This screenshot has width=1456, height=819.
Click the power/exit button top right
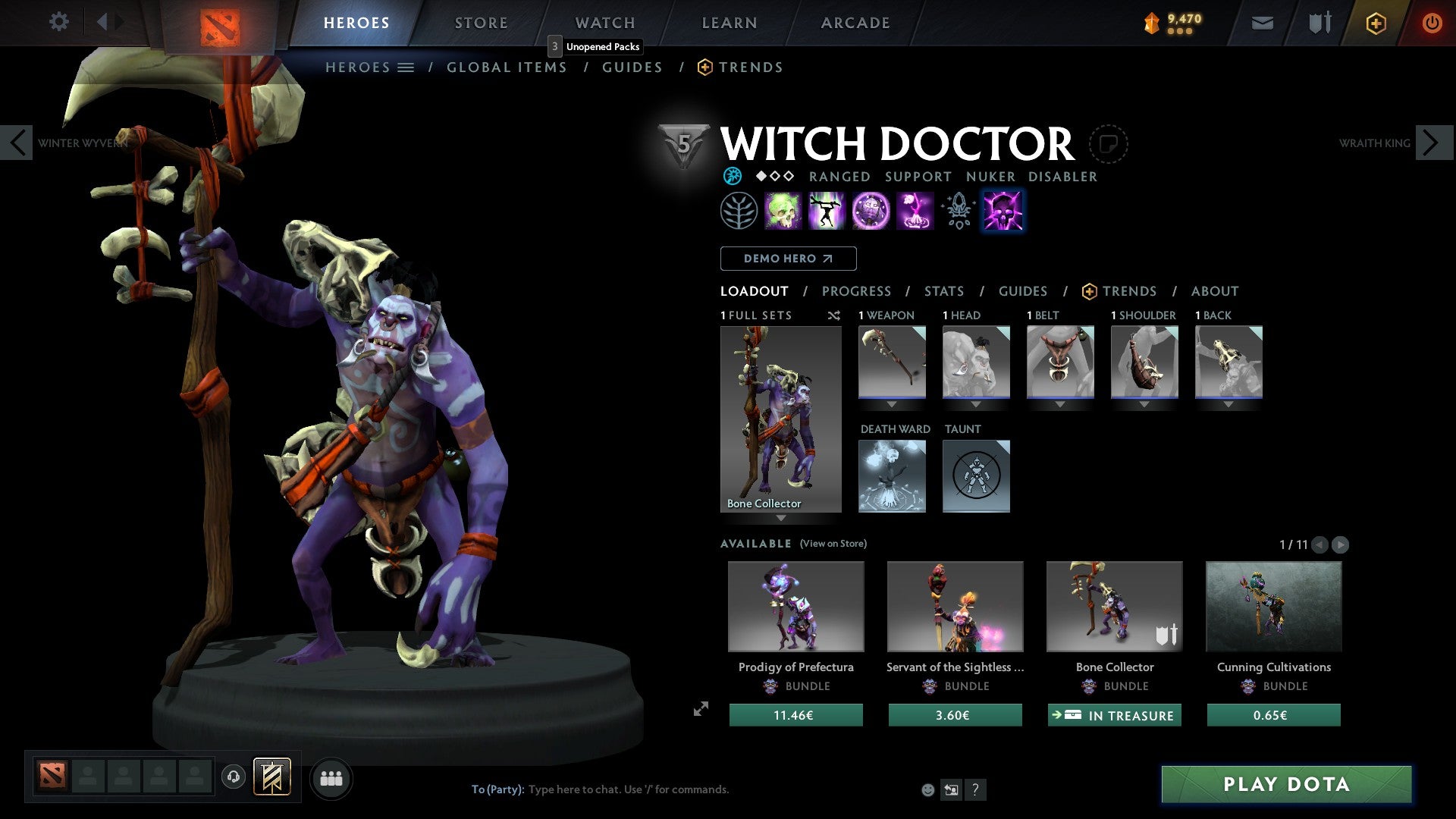point(1432,22)
